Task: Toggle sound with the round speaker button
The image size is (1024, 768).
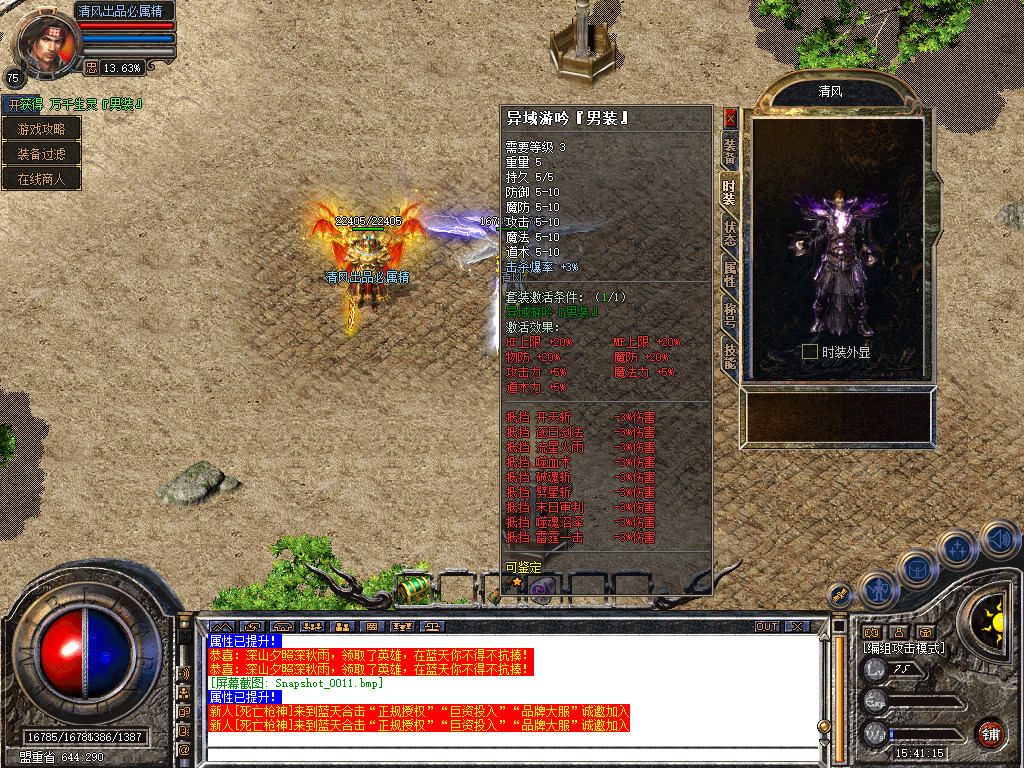Action: (1000, 540)
